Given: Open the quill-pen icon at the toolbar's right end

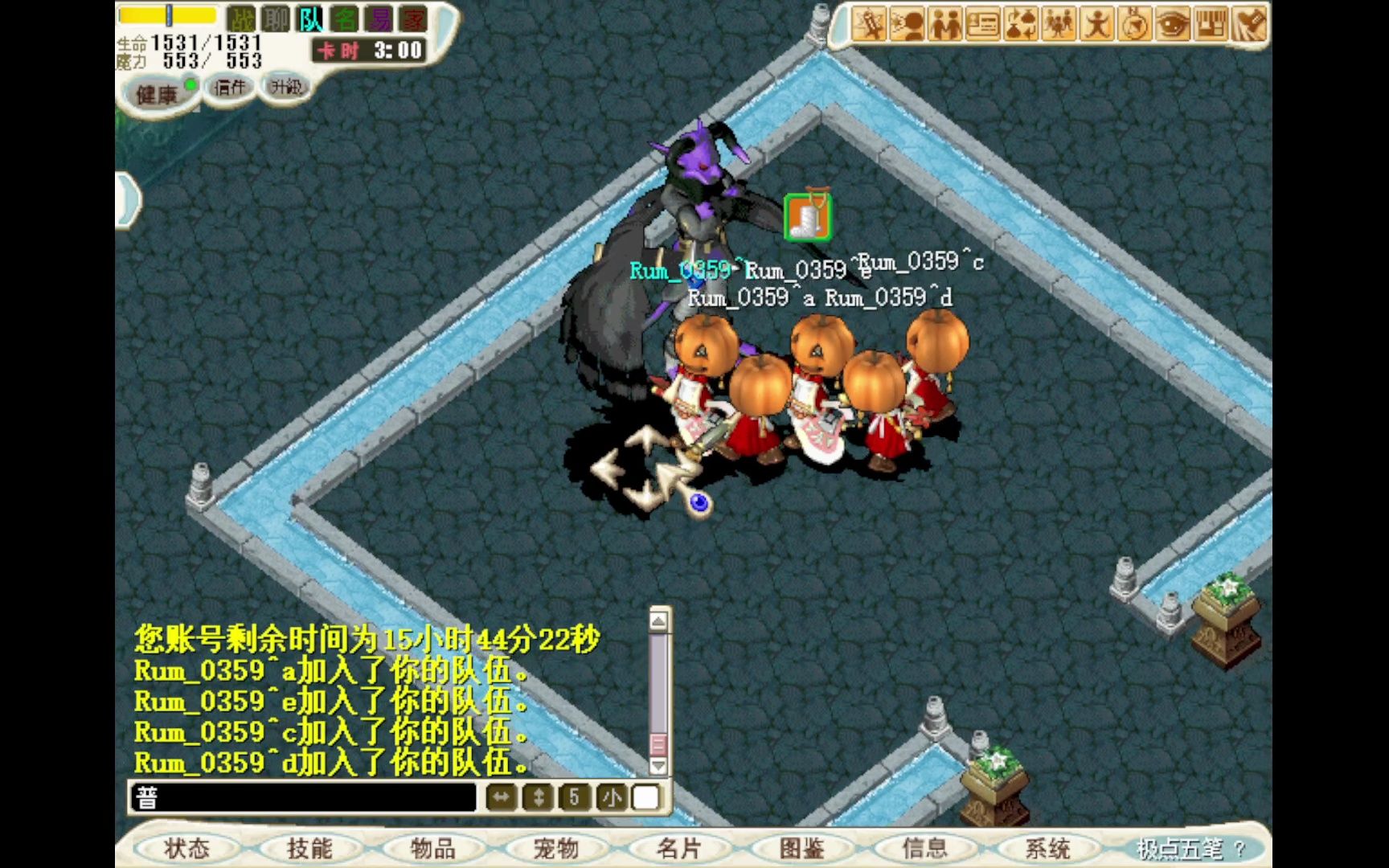Looking at the screenshot, I should coord(1248,24).
